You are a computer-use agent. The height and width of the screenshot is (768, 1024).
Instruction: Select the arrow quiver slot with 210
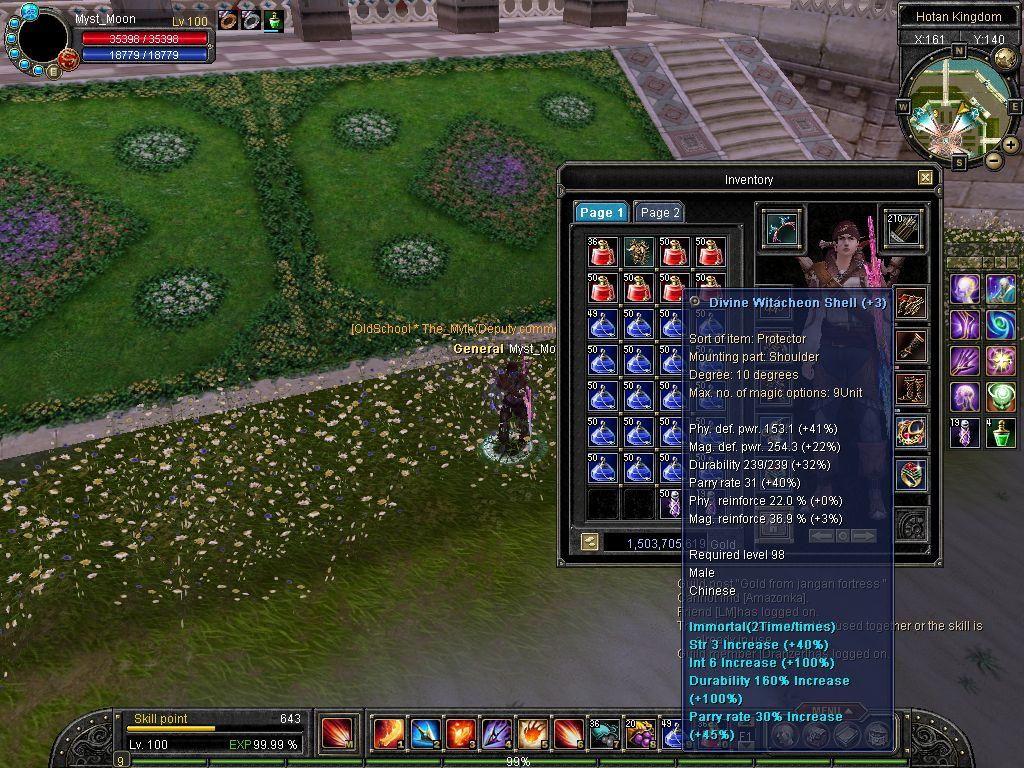(902, 227)
